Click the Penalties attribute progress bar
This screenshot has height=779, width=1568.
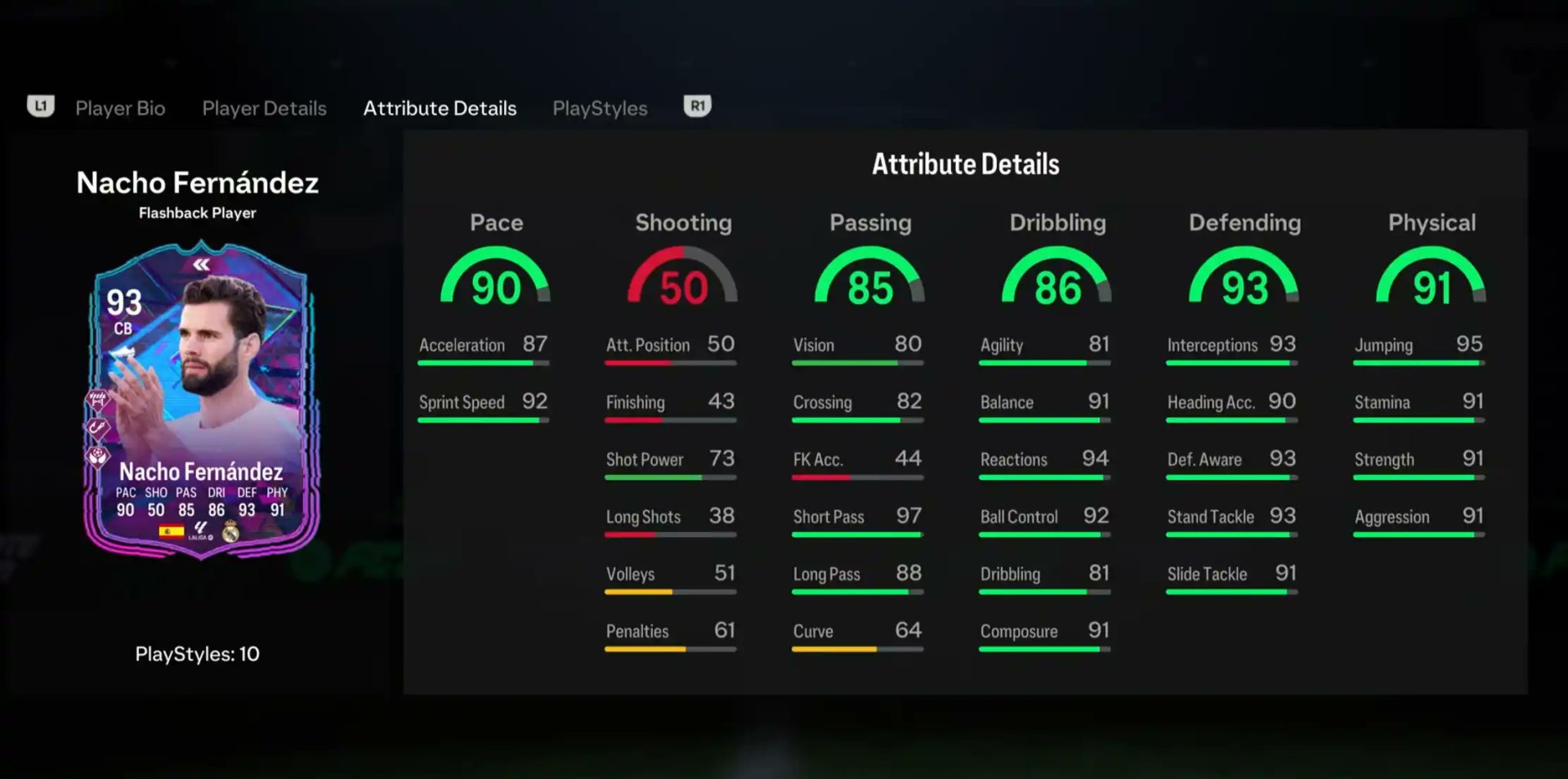669,649
